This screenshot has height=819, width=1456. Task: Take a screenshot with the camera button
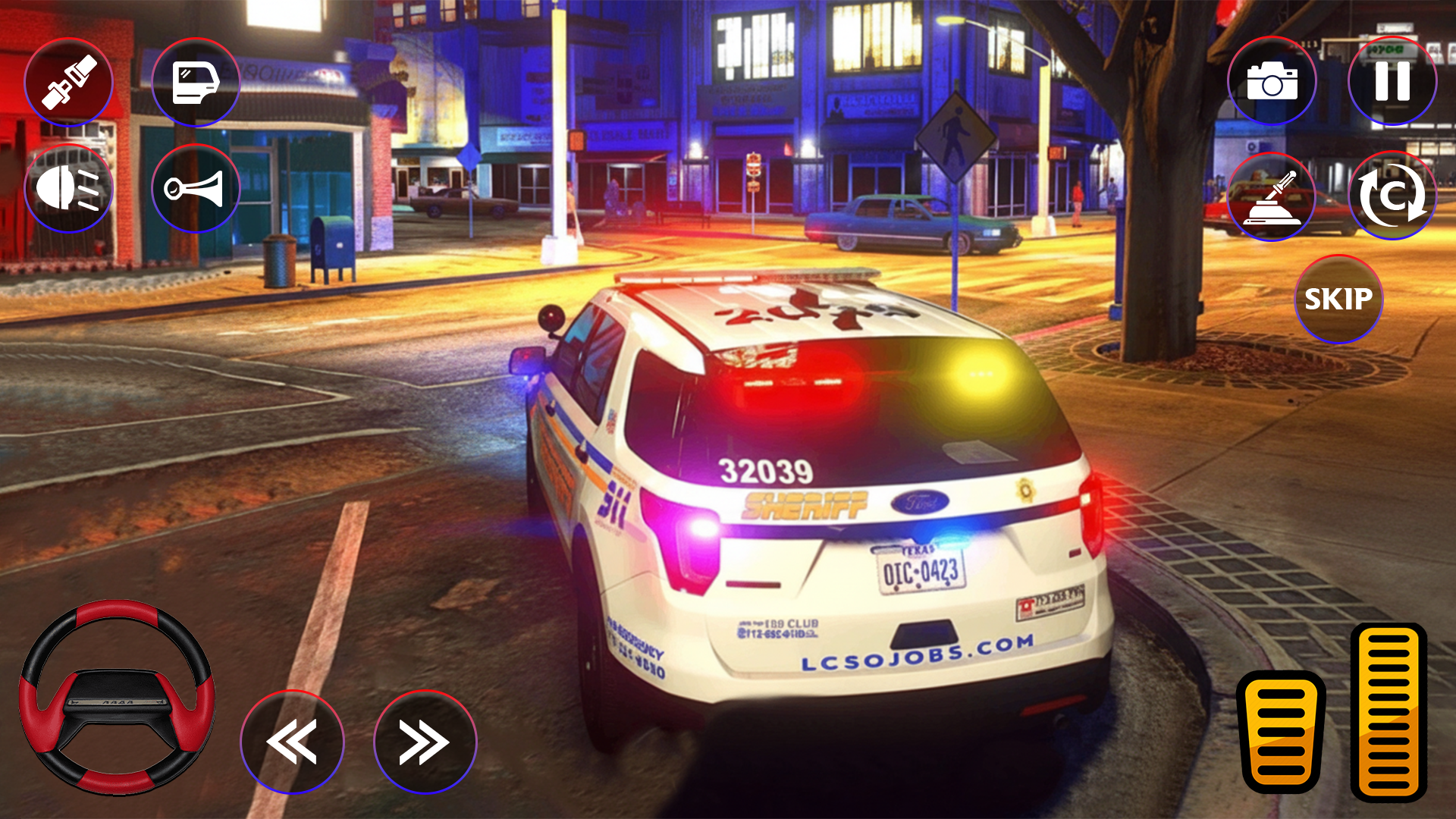[x=1272, y=81]
